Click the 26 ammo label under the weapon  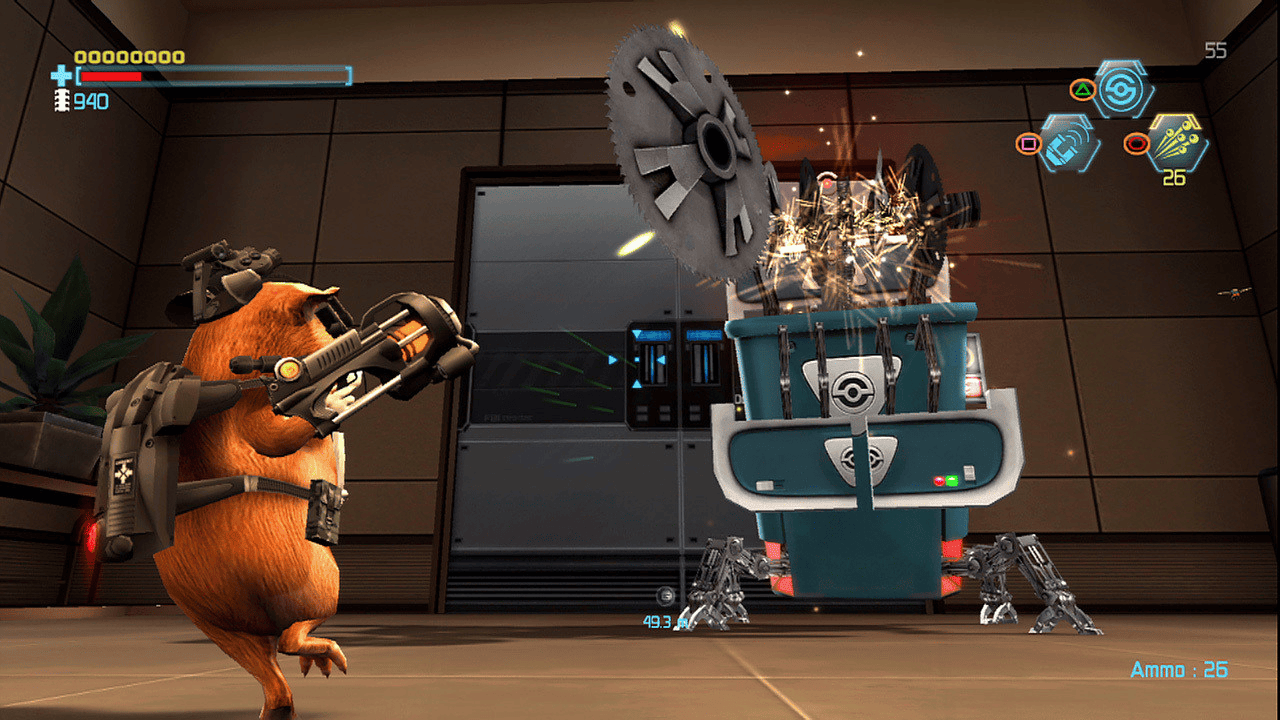tap(1176, 178)
